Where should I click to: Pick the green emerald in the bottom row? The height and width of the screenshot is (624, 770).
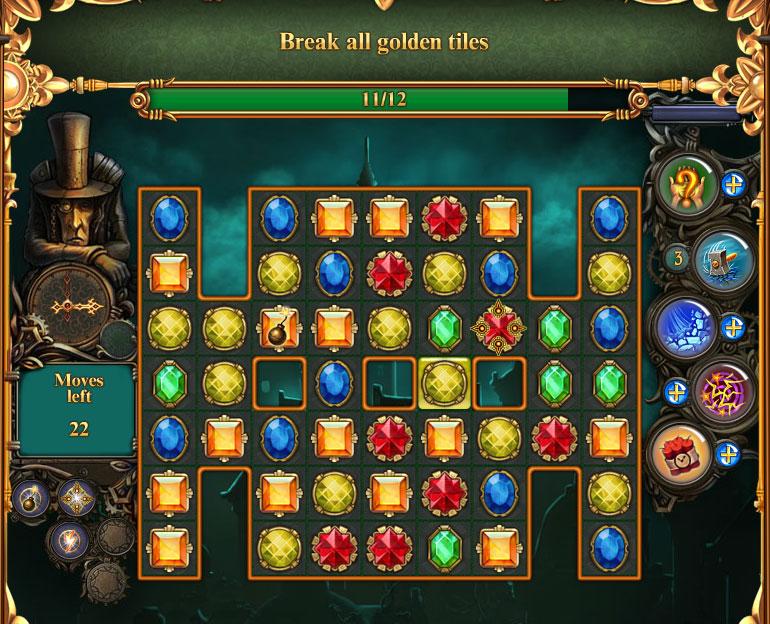(443, 546)
